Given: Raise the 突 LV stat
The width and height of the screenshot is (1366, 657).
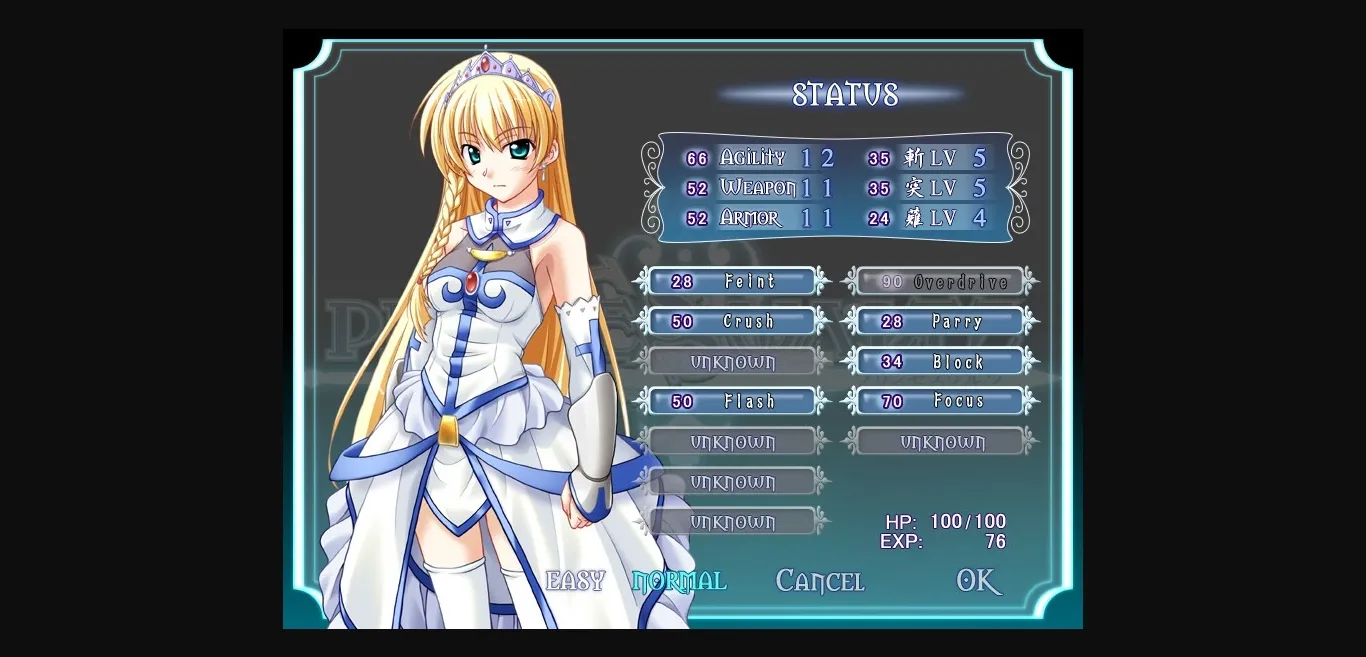Looking at the screenshot, I should click(x=930, y=188).
